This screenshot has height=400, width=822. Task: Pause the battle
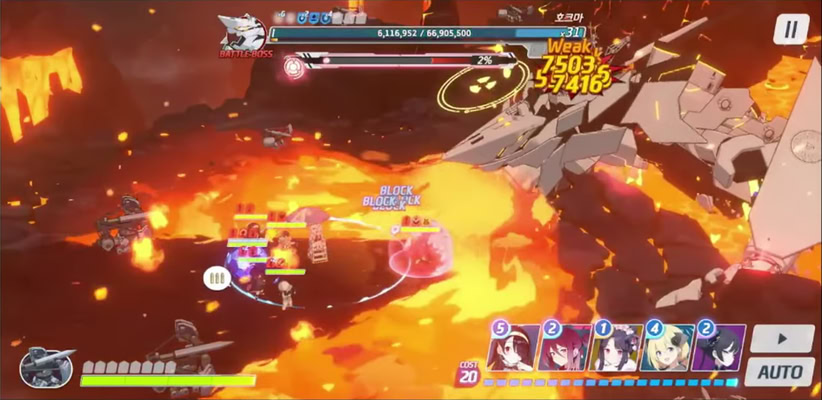point(791,30)
